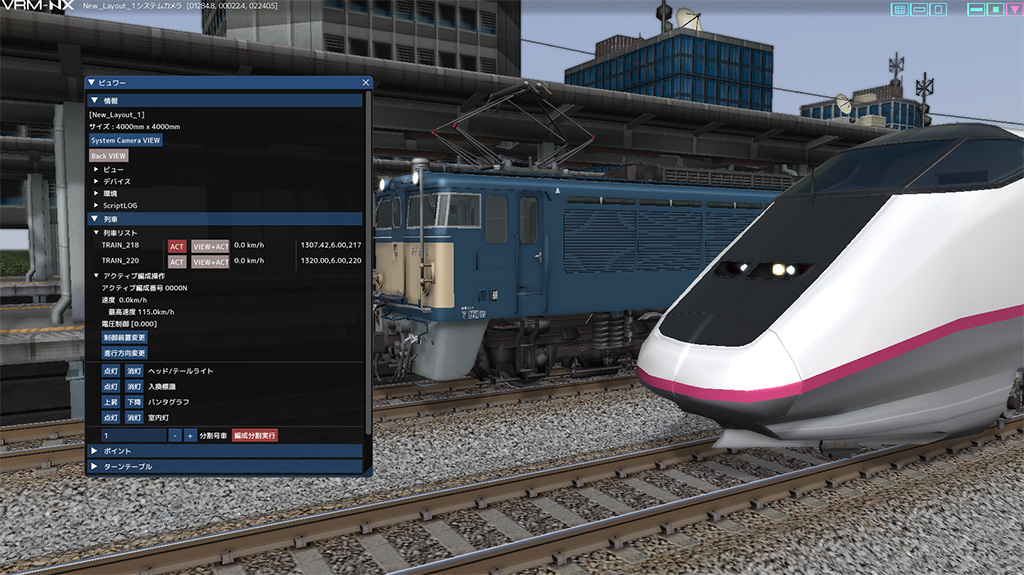Screen dimensions: 1024x575
Task: Execute 編成分割実行 split button
Action: coord(254,436)
